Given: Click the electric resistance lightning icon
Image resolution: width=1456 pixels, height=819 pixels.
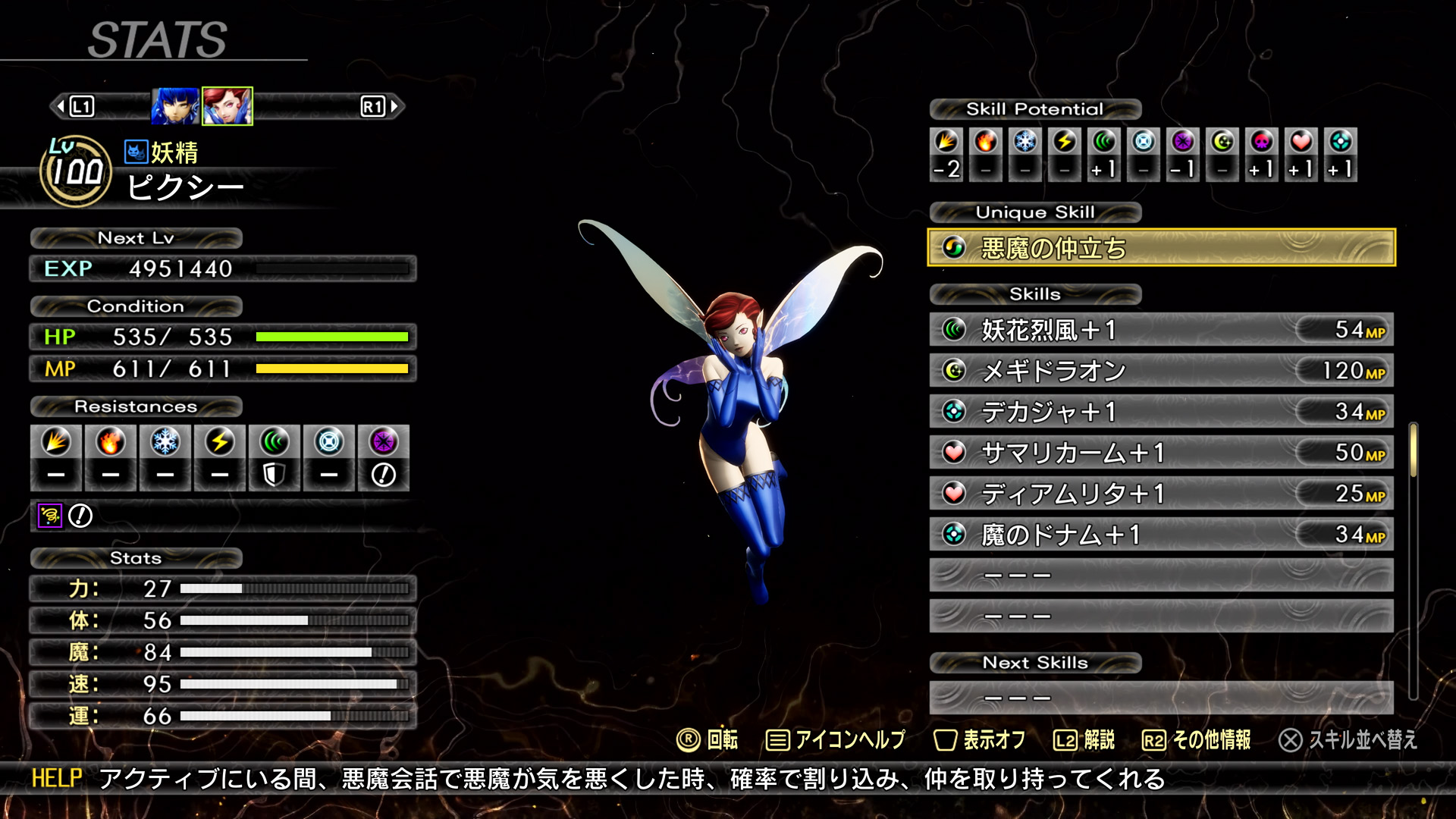Looking at the screenshot, I should point(220,442).
